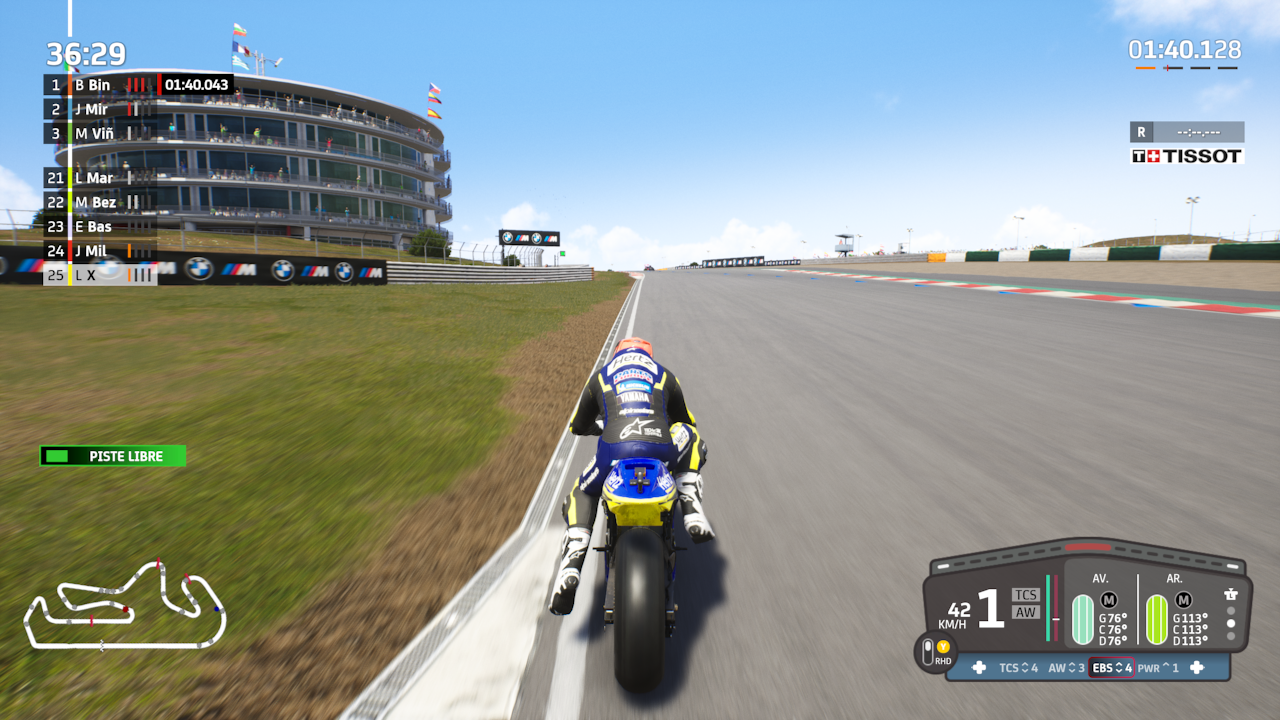Screen dimensions: 1280x720
Task: Select the highlighted L X player row
Action: tap(100, 274)
